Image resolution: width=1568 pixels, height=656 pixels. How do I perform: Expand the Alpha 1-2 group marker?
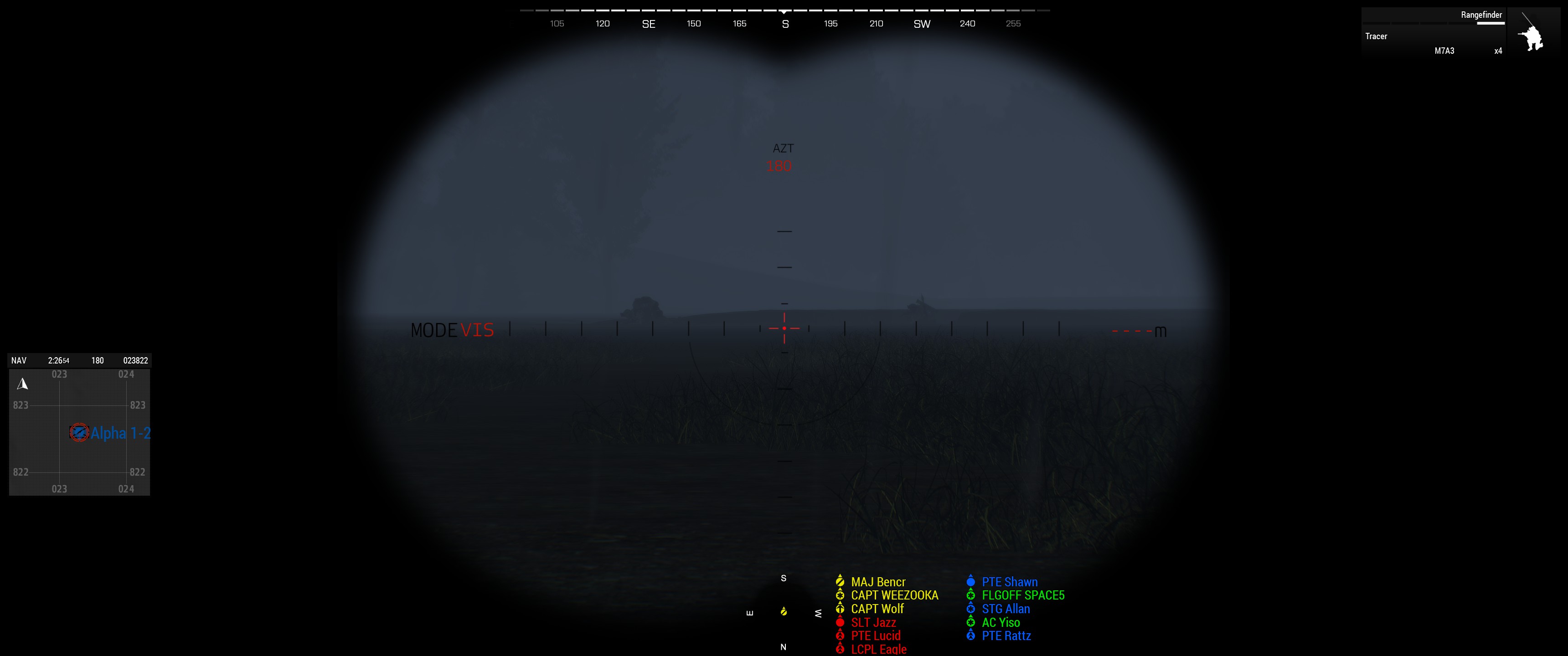point(80,433)
